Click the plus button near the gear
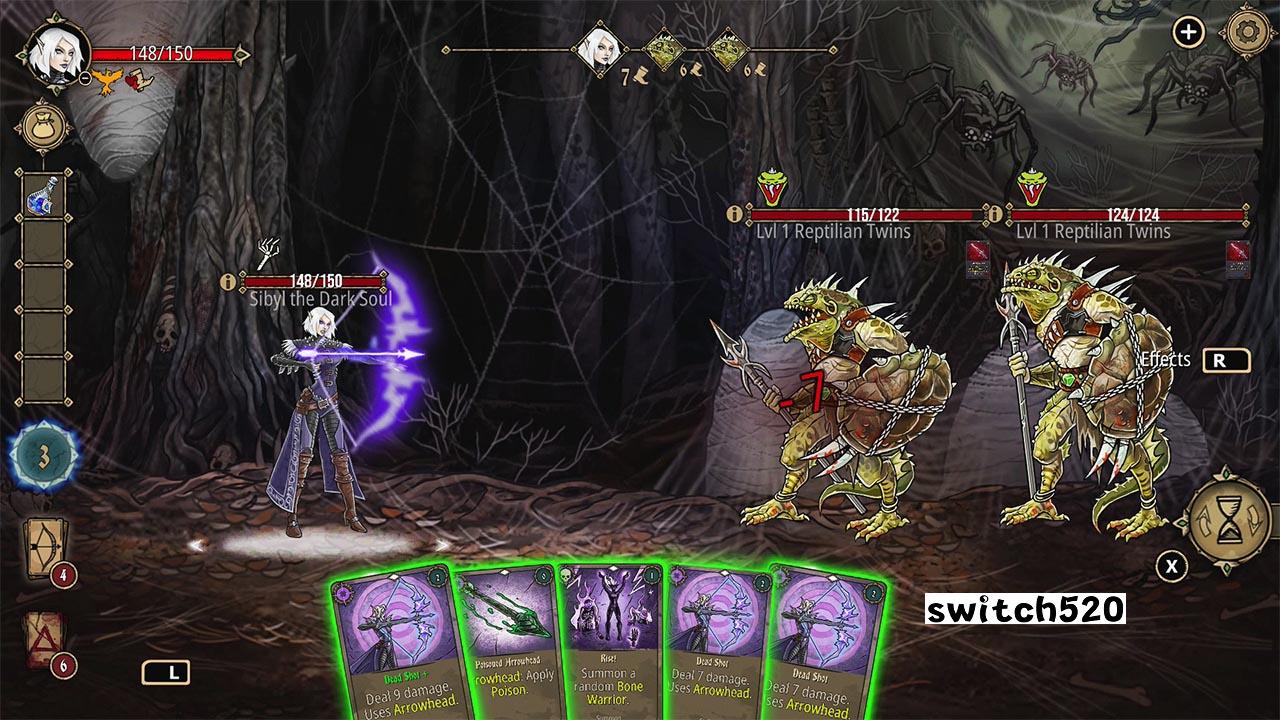 pos(1188,33)
